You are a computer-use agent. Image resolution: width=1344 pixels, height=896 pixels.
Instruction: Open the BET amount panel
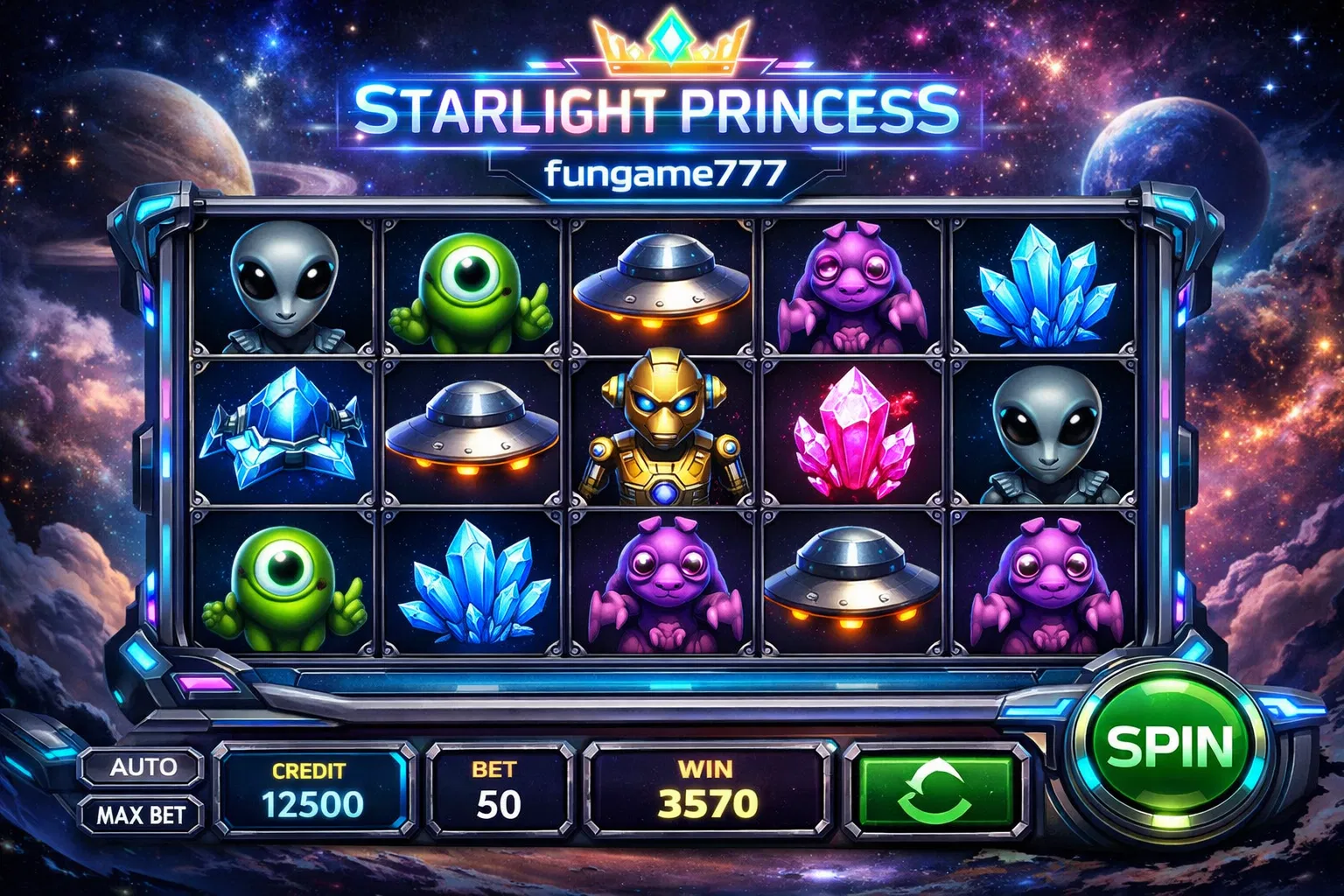tap(498, 789)
